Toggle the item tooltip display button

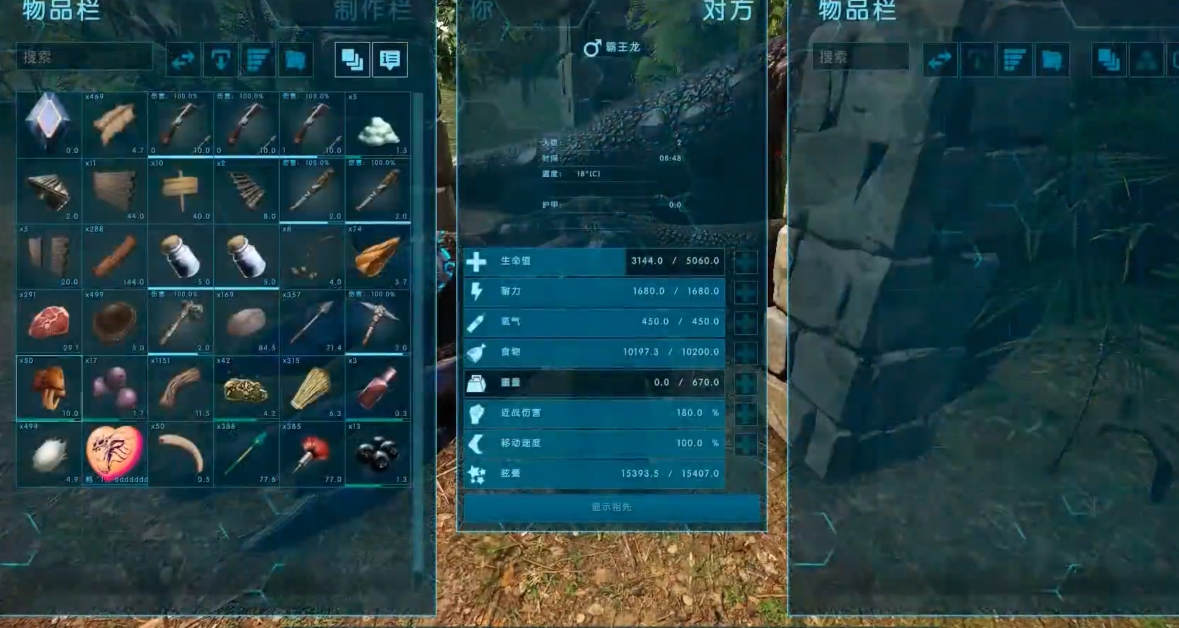(x=390, y=60)
